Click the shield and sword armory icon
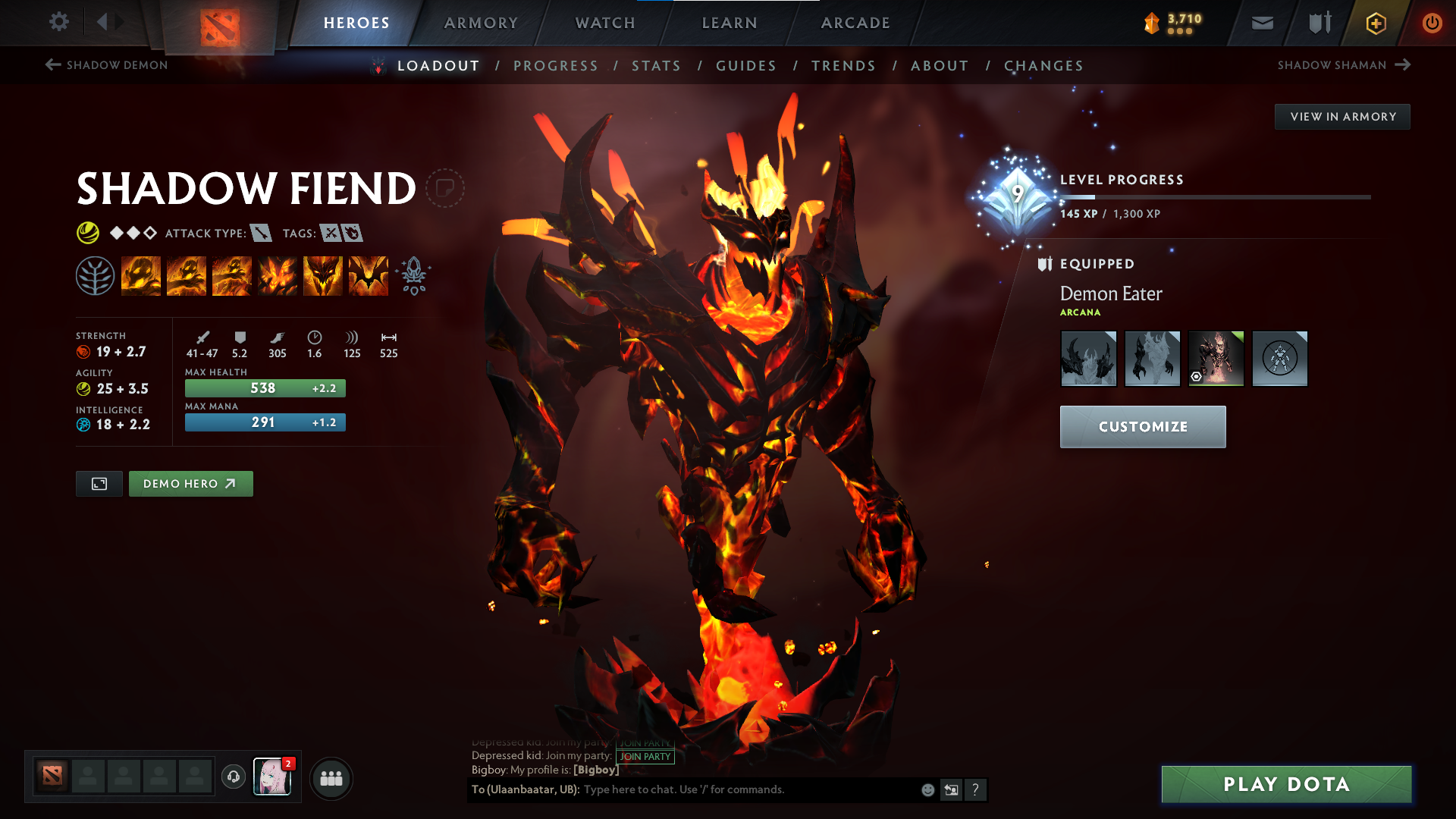 [1318, 23]
